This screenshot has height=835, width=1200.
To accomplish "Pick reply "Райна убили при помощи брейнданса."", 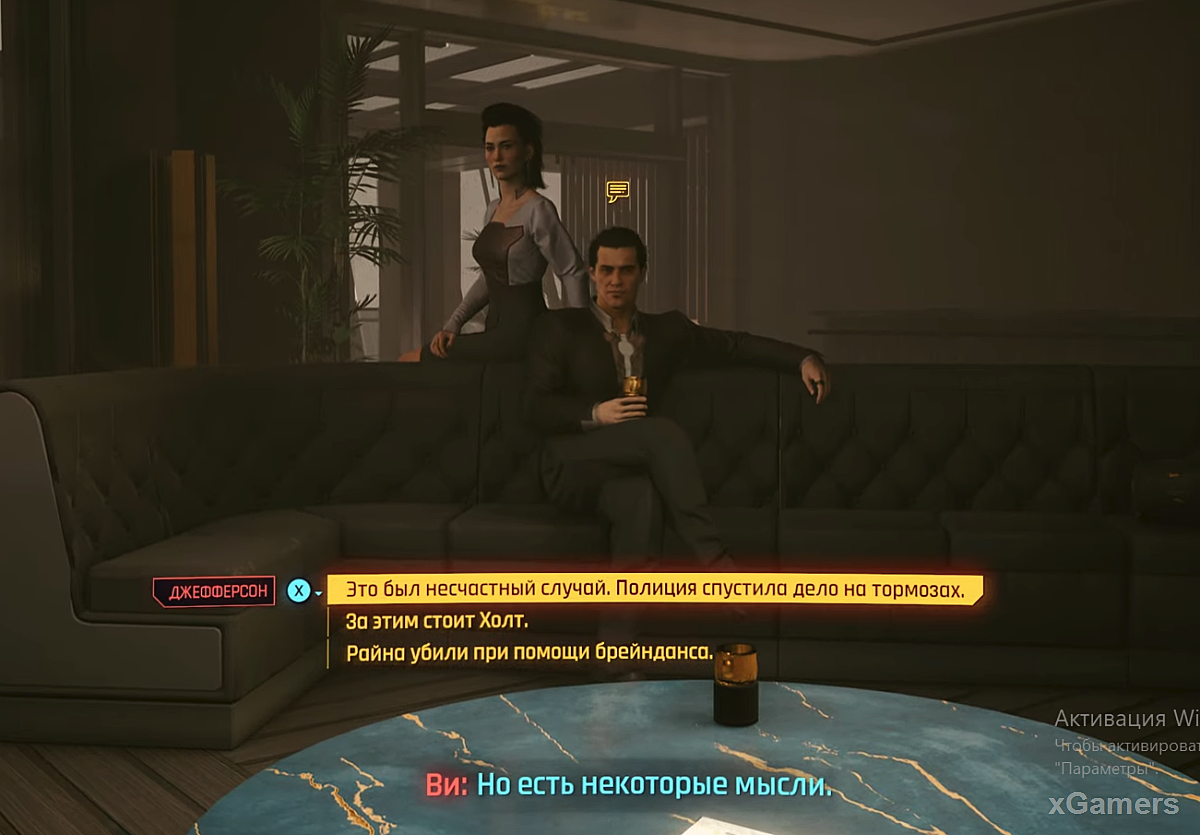I will tap(529, 654).
